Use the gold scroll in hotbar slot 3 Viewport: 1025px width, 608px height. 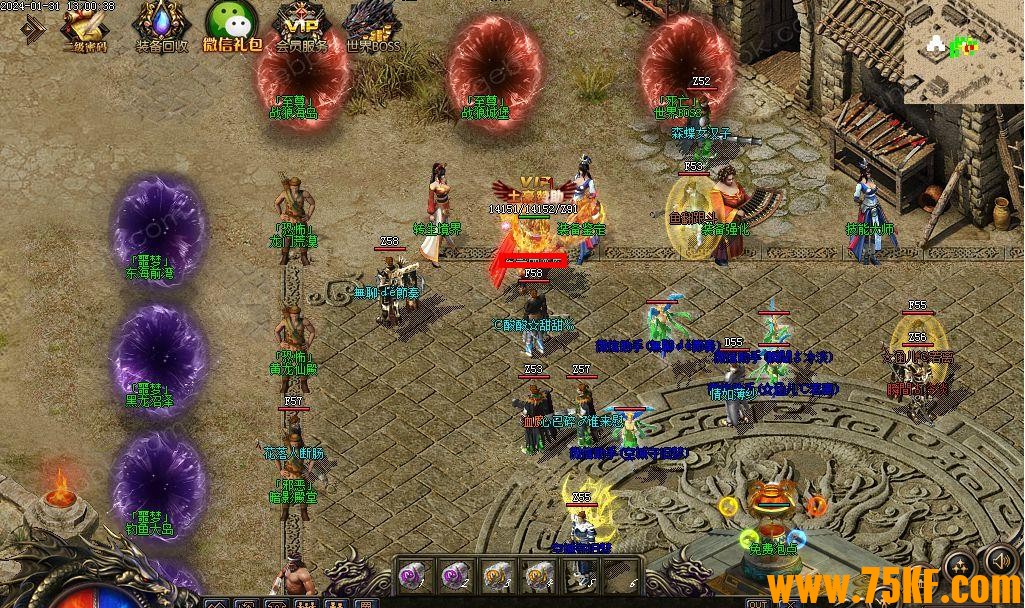(497, 574)
